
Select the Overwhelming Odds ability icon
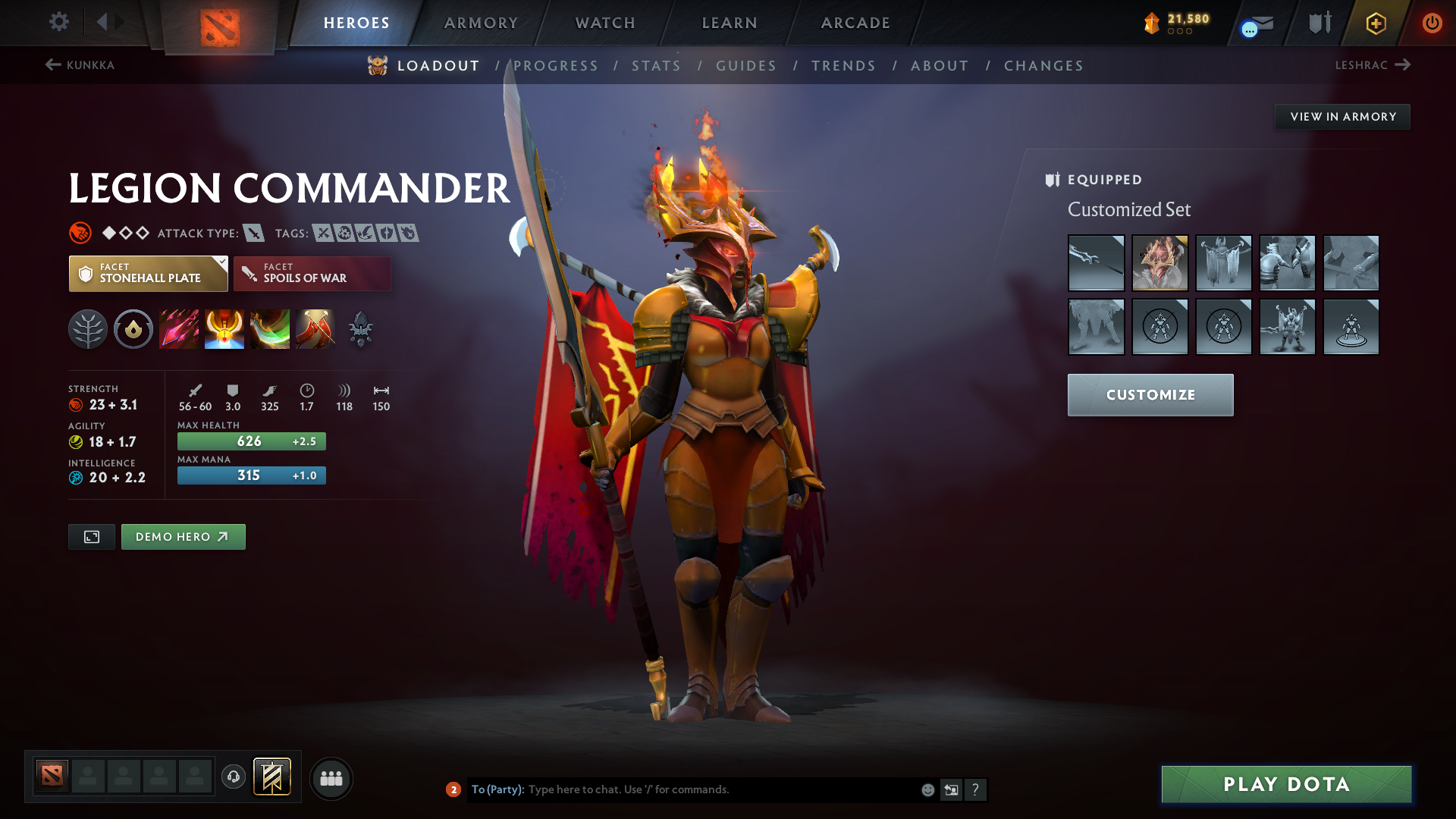[179, 328]
